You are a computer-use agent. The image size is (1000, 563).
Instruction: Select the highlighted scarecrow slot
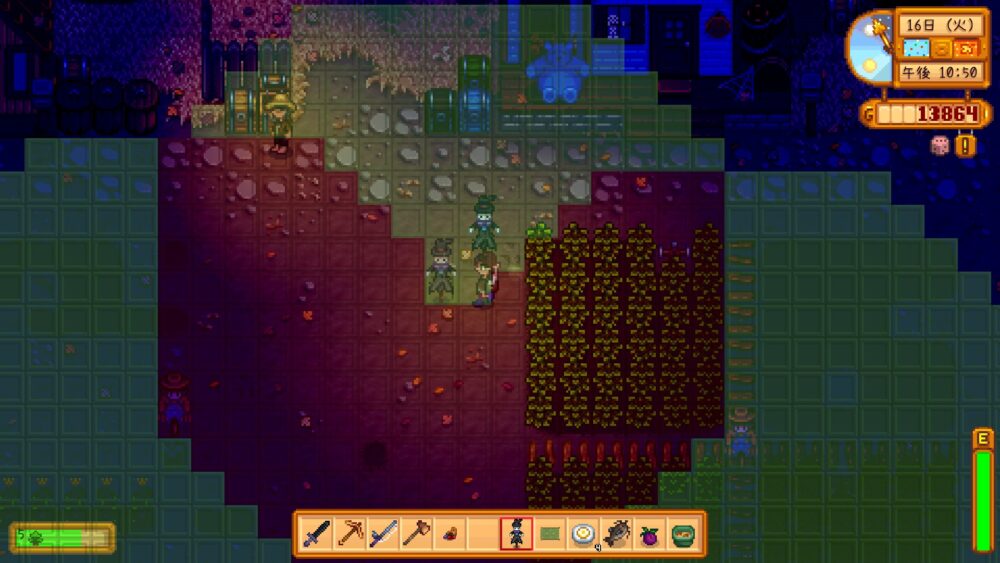pyautogui.click(x=516, y=534)
